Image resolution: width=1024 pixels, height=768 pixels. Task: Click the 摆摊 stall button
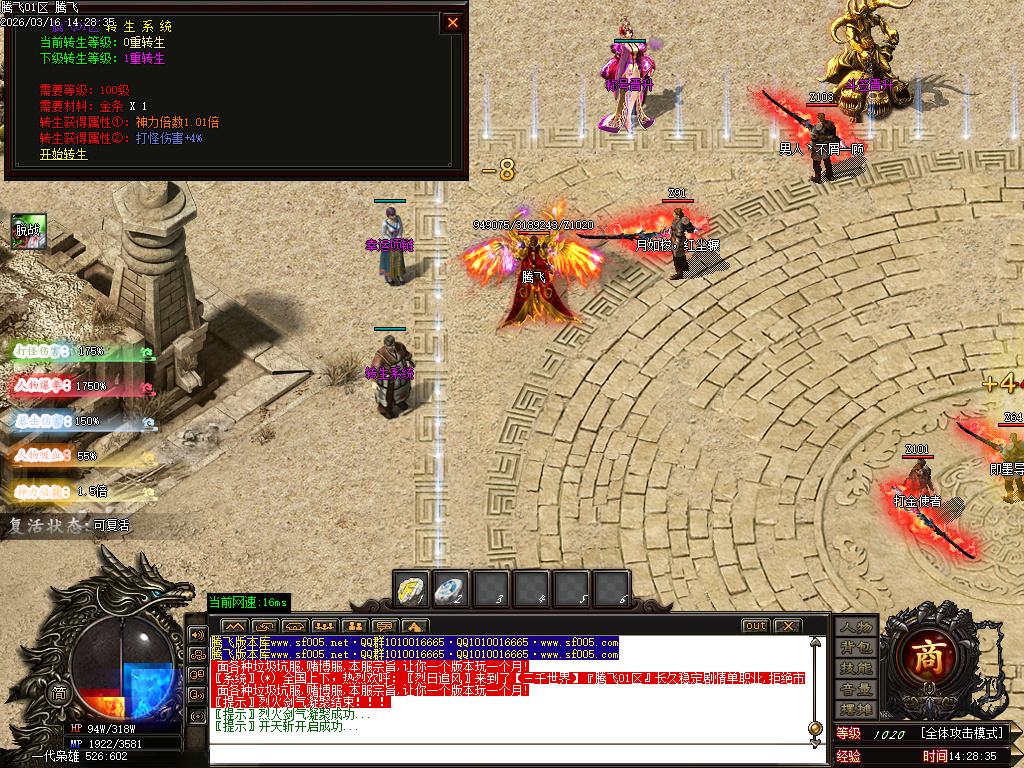coord(856,709)
